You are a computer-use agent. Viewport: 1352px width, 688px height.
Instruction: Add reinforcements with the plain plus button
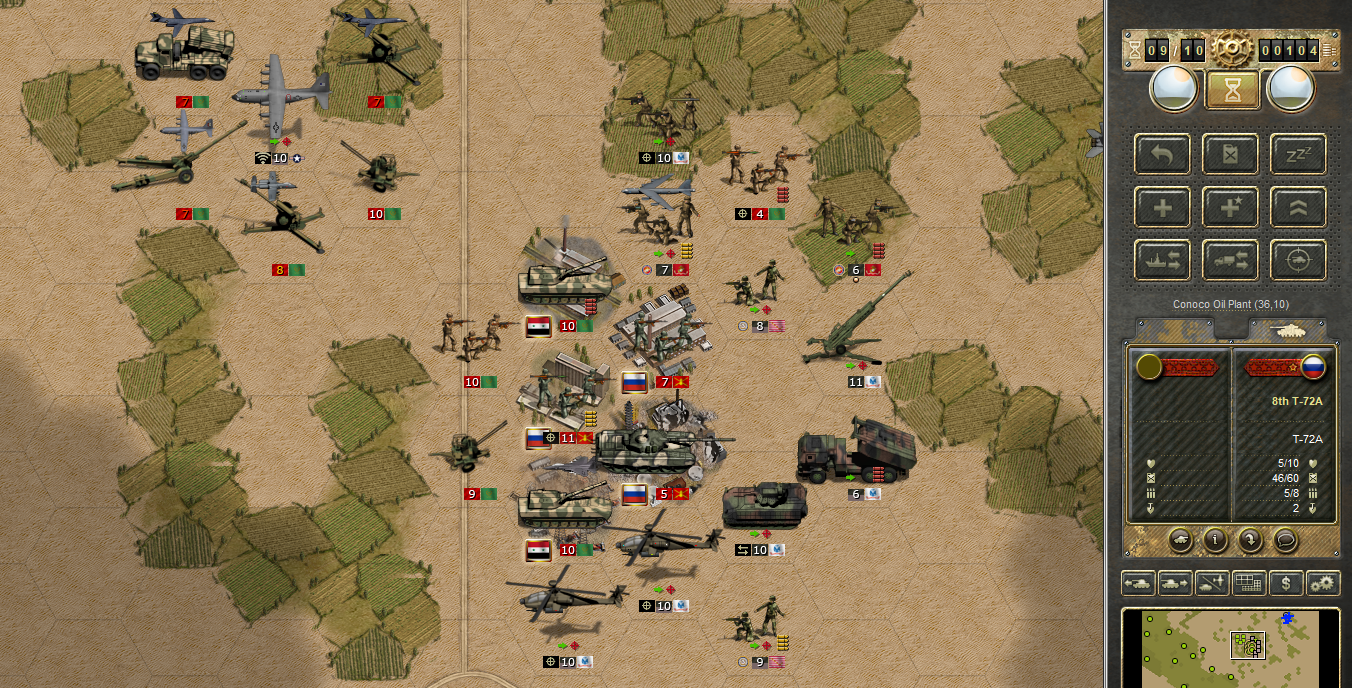click(1162, 207)
